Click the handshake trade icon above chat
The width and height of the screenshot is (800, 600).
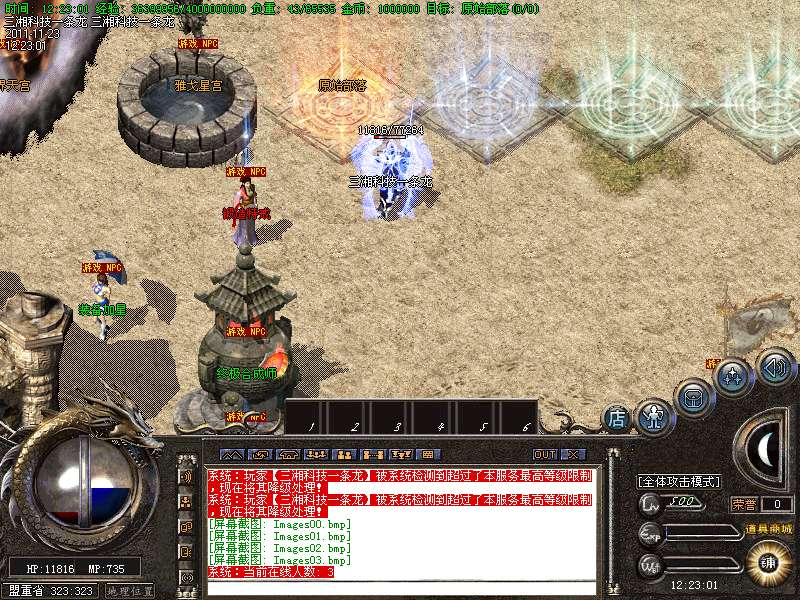pos(262,454)
